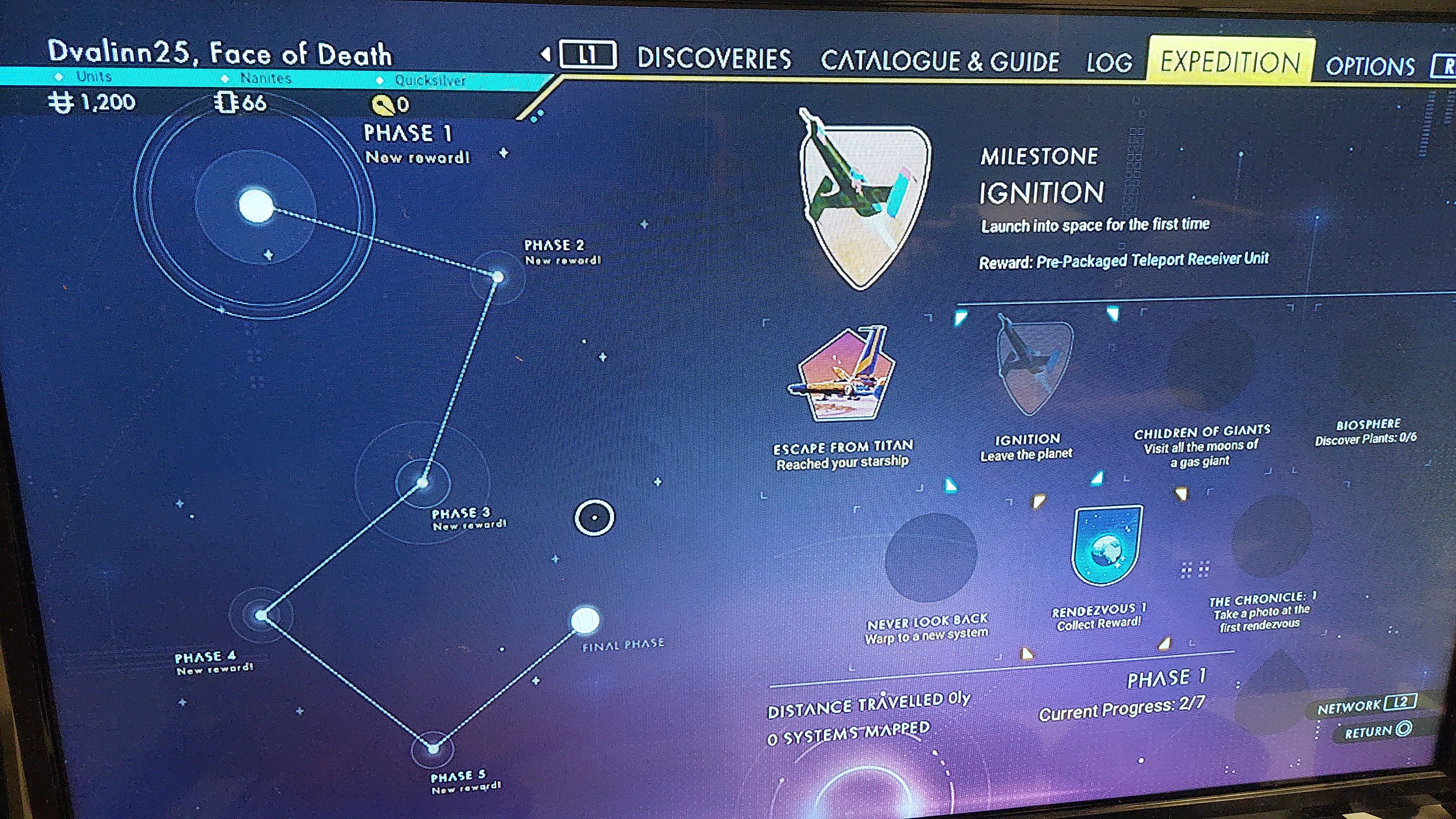
Task: Select the Phase 1 node on the map
Action: [x=256, y=206]
